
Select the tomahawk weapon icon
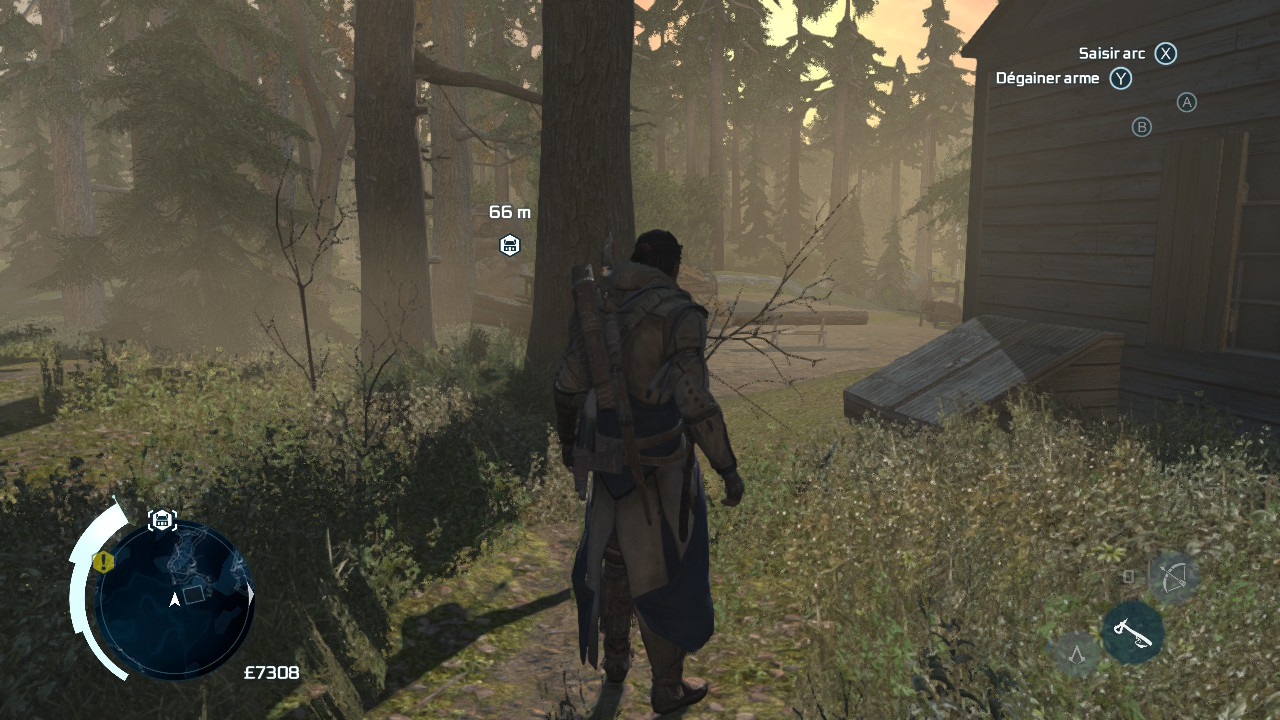click(x=1132, y=632)
